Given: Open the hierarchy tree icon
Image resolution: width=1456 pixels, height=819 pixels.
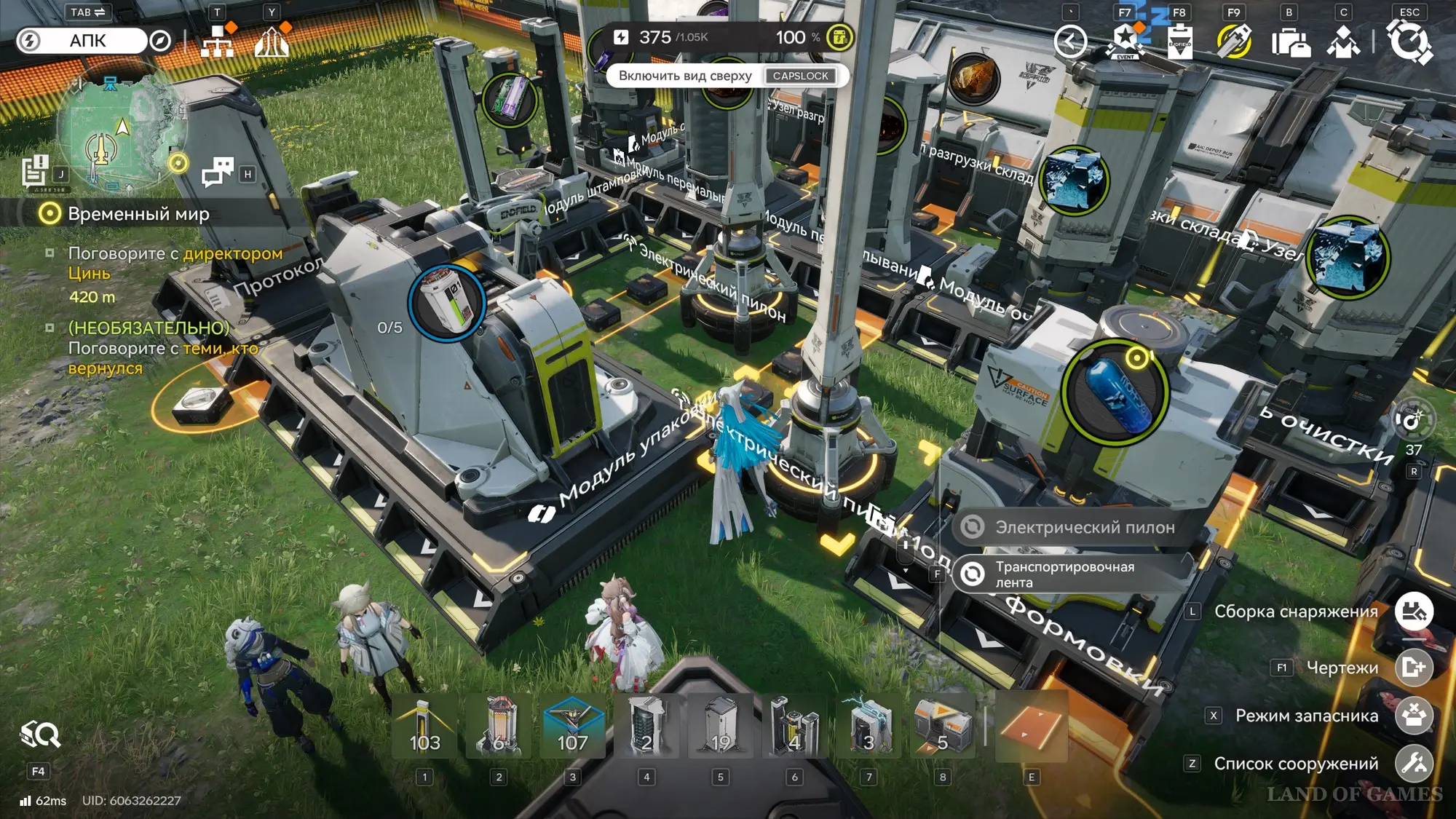Looking at the screenshot, I should pos(218,41).
